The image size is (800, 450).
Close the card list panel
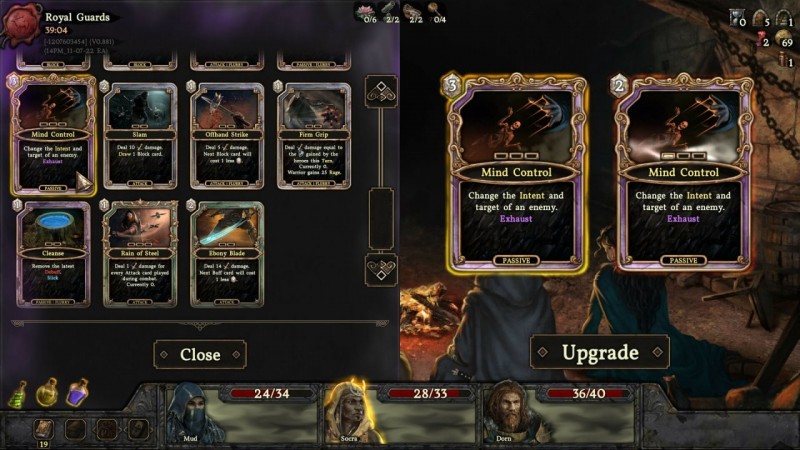click(200, 354)
